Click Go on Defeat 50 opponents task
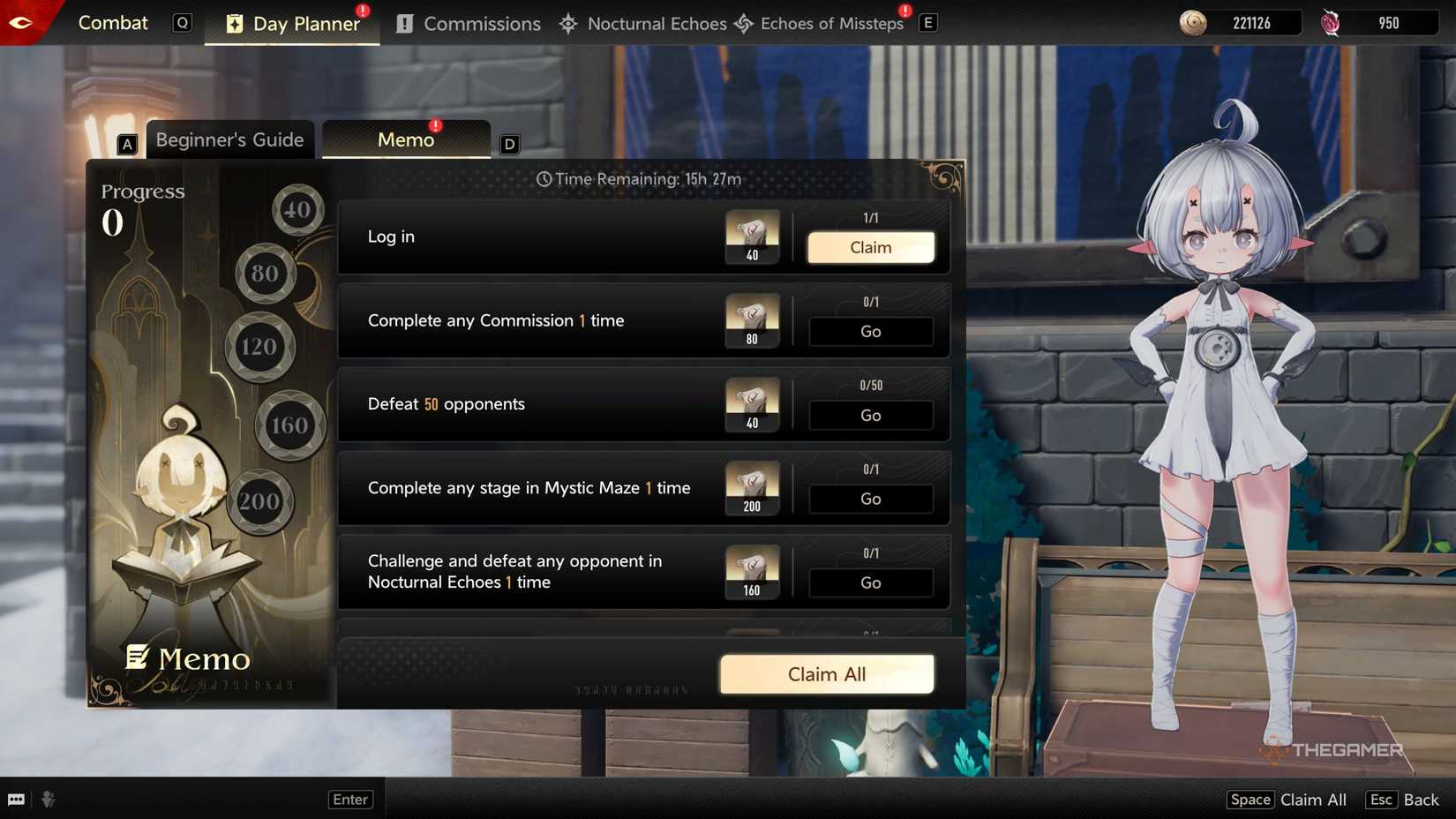Viewport: 1456px width, 819px height. pyautogui.click(x=870, y=415)
